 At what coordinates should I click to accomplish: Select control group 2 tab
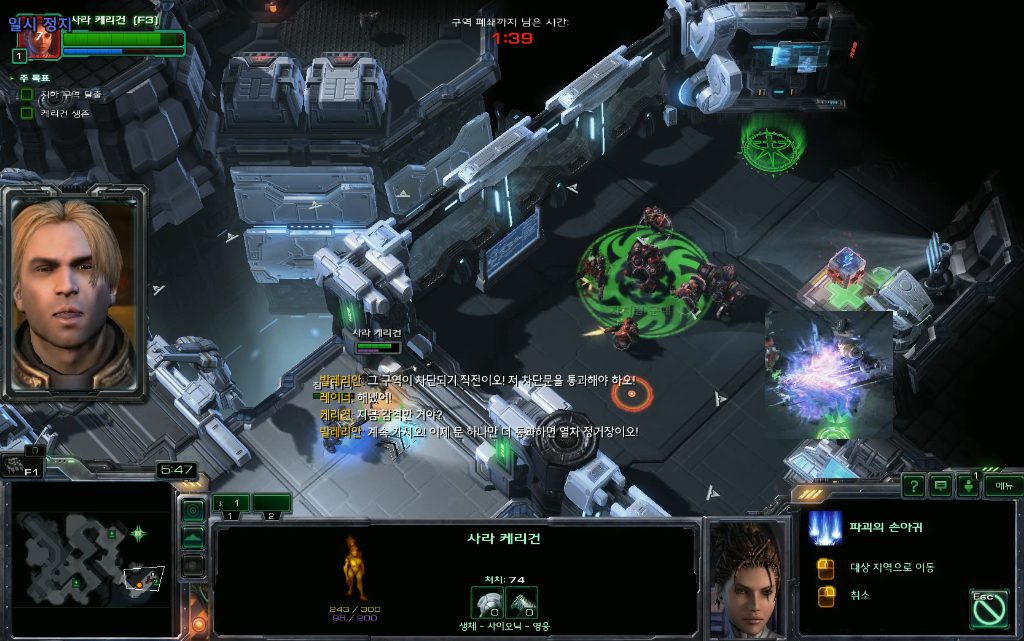point(271,503)
